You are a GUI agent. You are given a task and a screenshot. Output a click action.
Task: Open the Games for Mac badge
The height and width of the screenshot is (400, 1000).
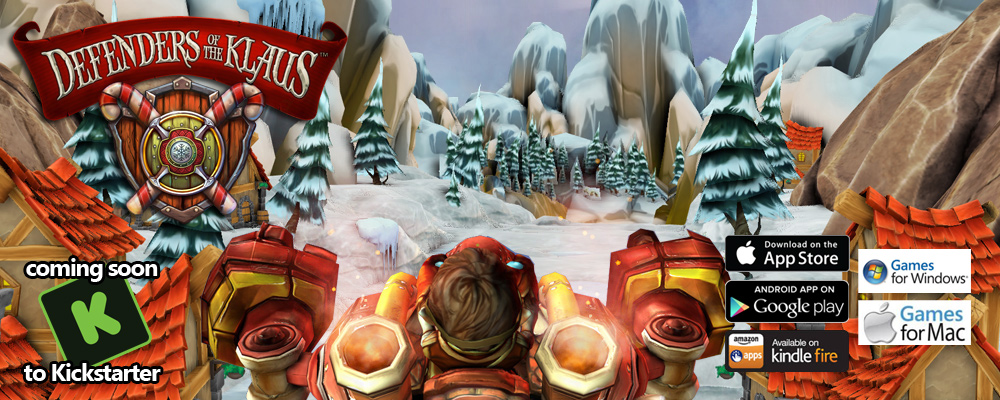pyautogui.click(x=915, y=322)
